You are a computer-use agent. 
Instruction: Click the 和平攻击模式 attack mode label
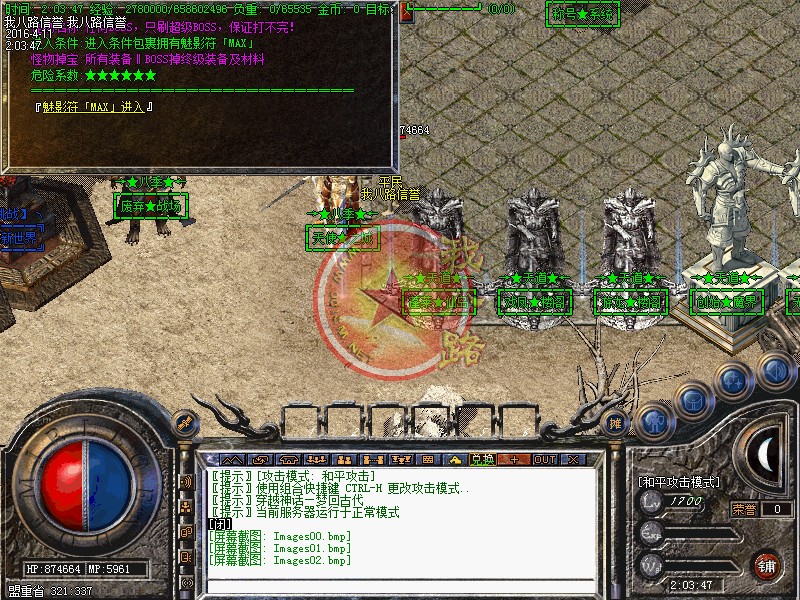point(680,482)
